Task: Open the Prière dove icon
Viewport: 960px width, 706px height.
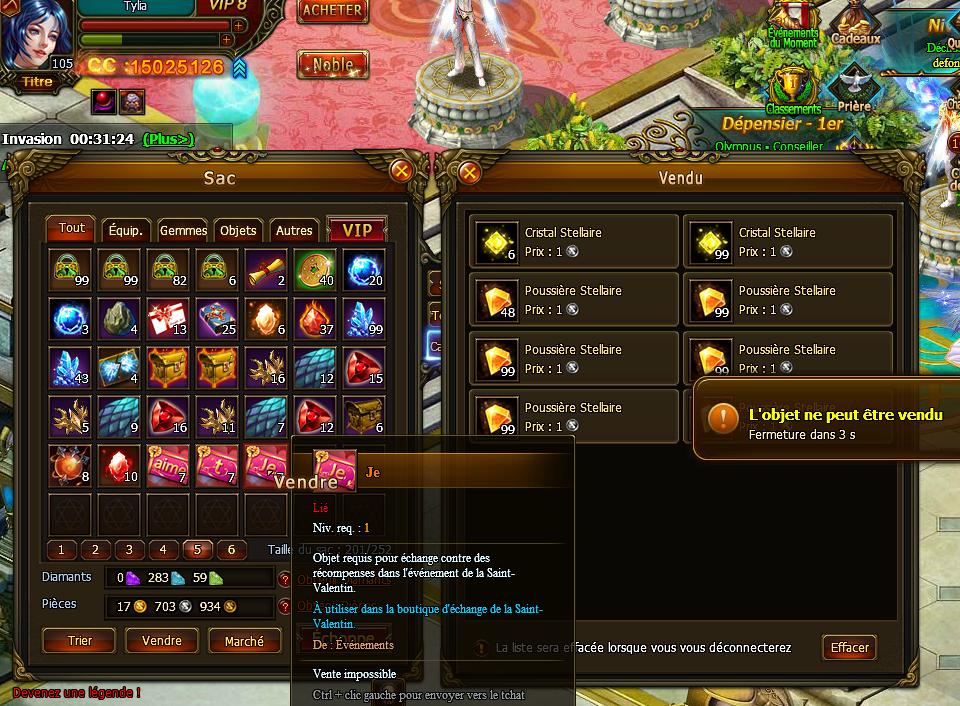Action: pyautogui.click(x=855, y=88)
